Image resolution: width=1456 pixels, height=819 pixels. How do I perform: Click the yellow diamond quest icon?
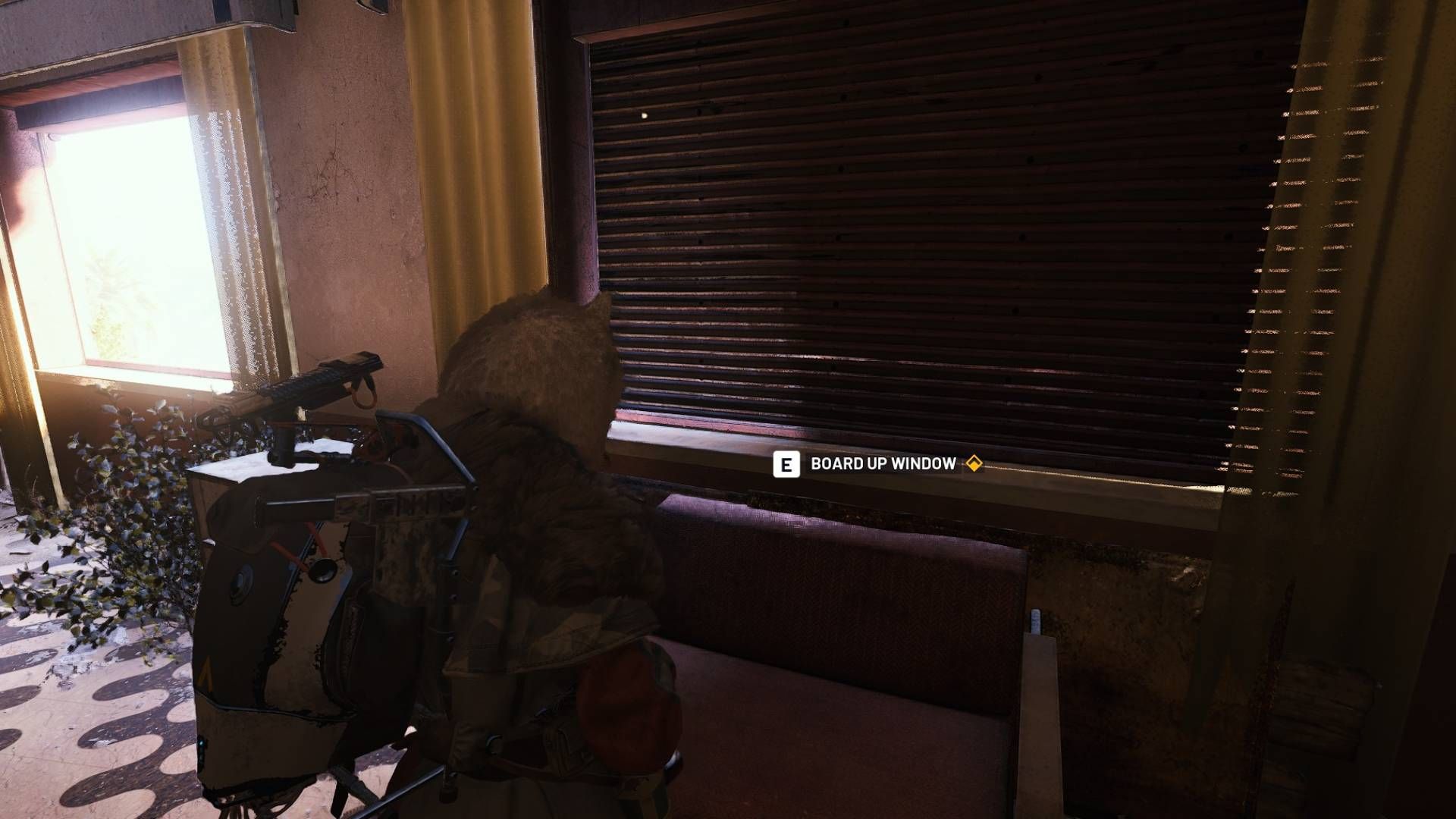[x=975, y=465]
